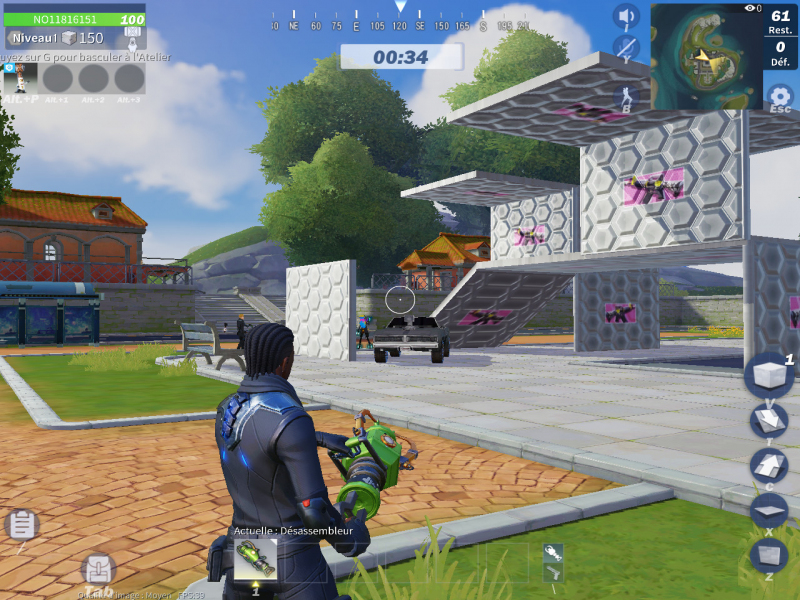Select the upward-arrow ramp building piece

click(x=768, y=465)
